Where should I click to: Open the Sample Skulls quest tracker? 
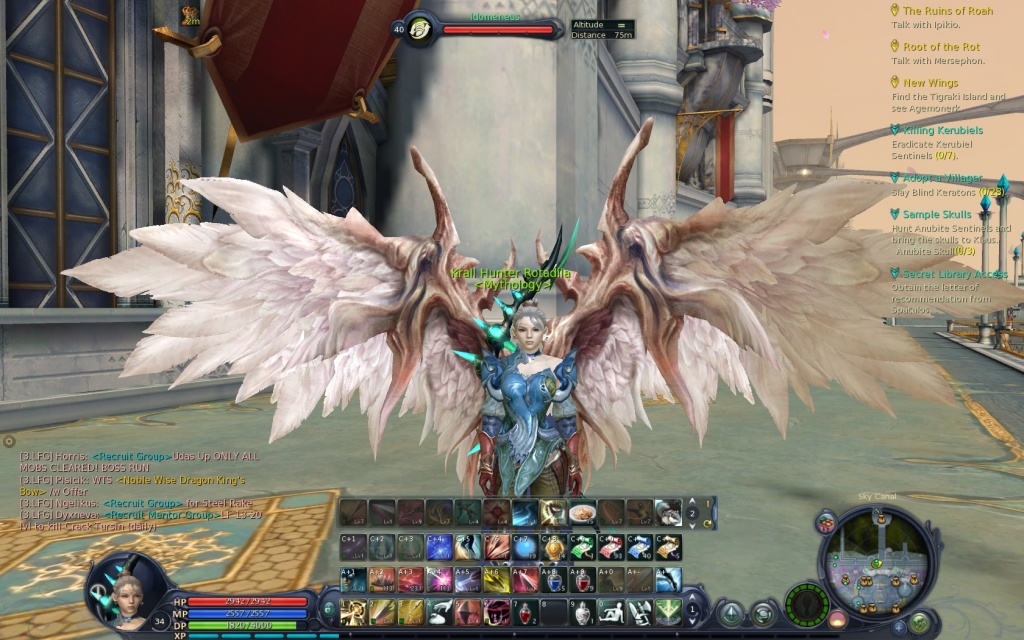[x=937, y=214]
